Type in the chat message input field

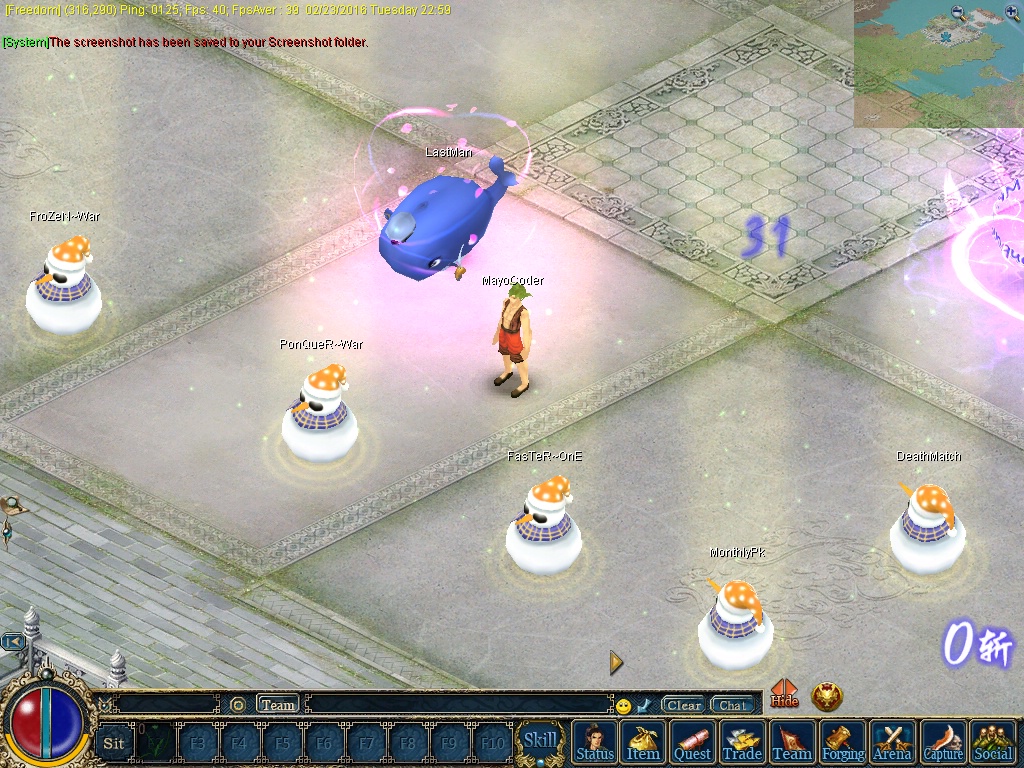coord(458,705)
